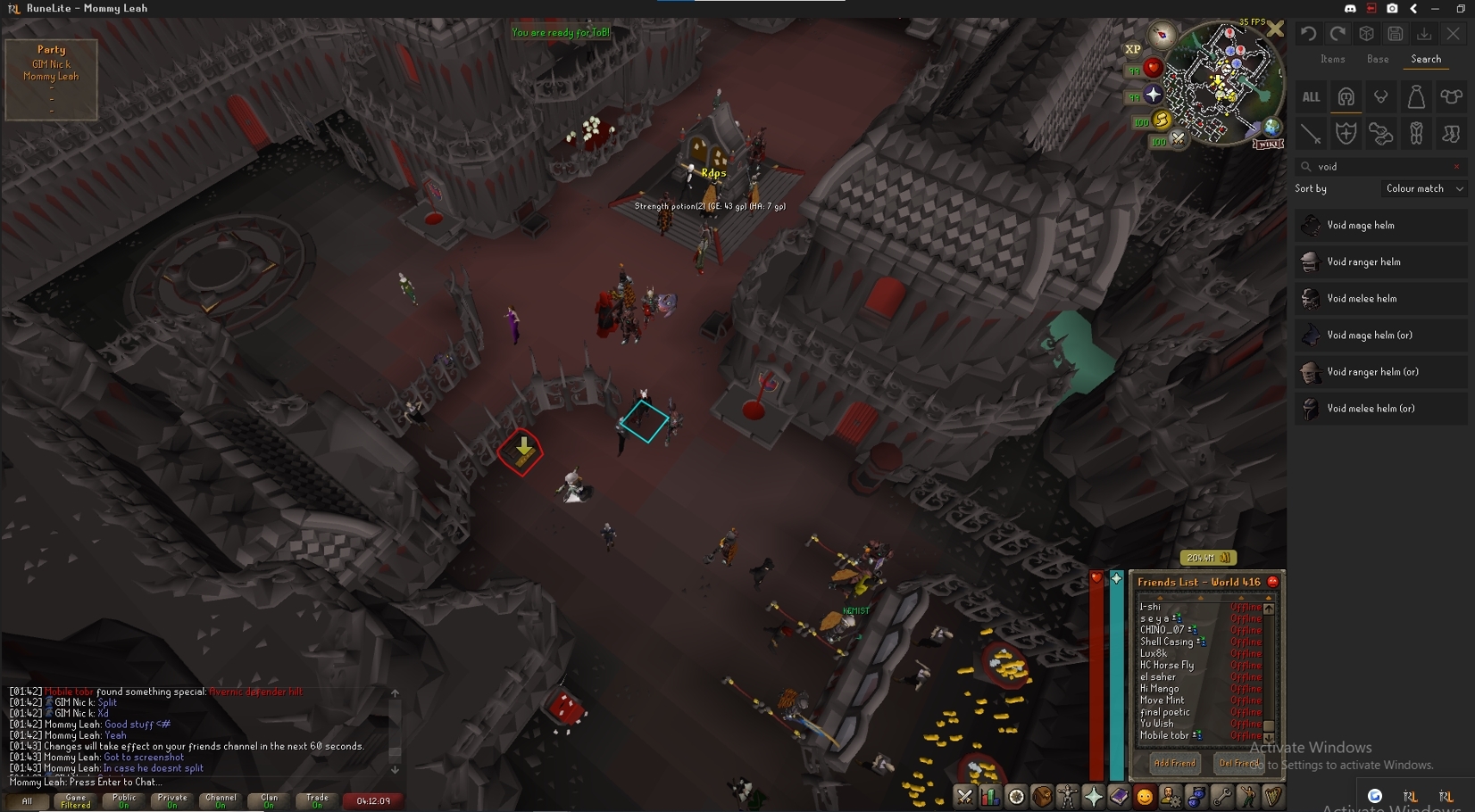Open the purple spellbook tab
Viewport: 1475px width, 812px height.
click(1119, 797)
